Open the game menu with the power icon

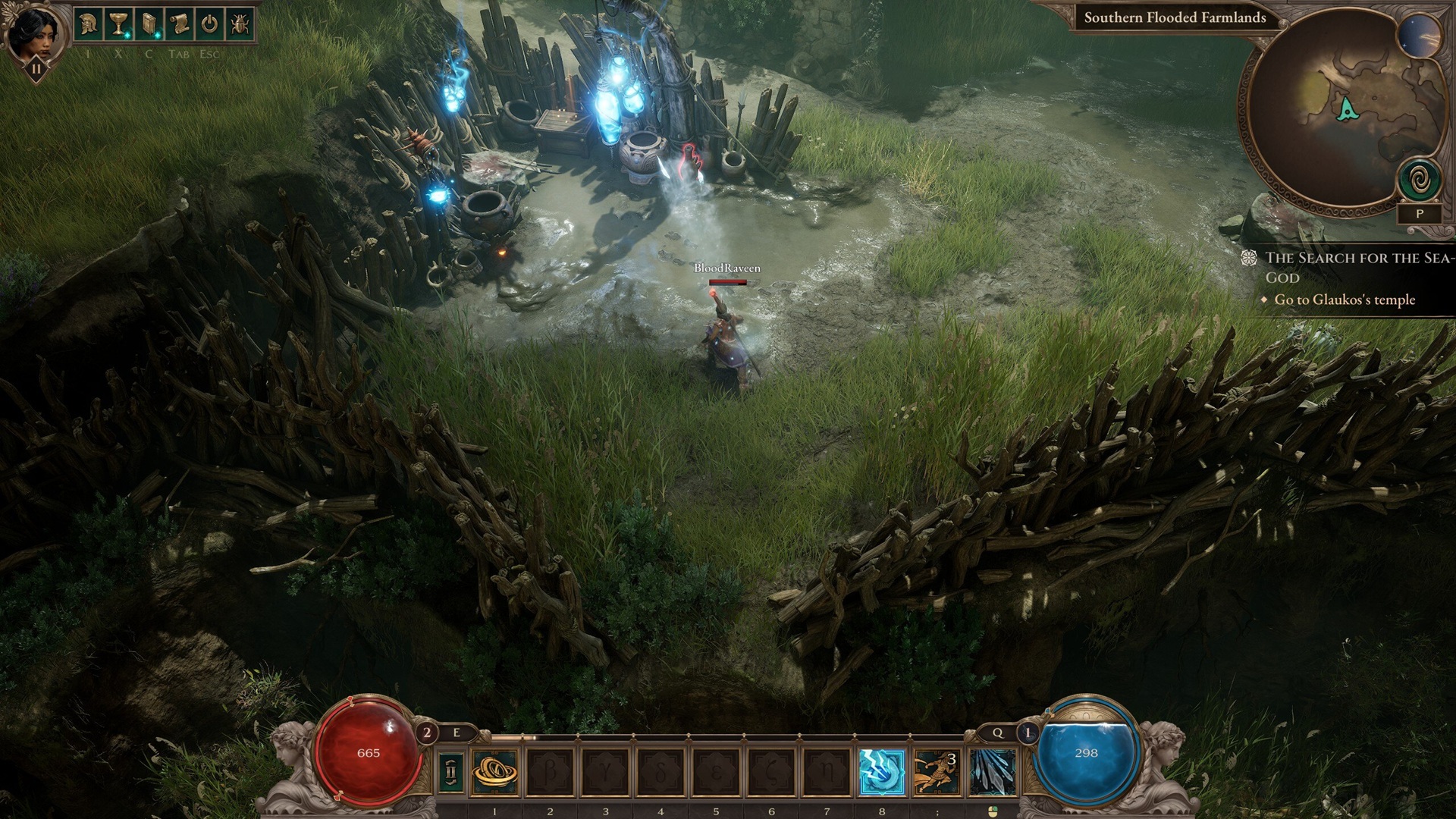pyautogui.click(x=209, y=25)
